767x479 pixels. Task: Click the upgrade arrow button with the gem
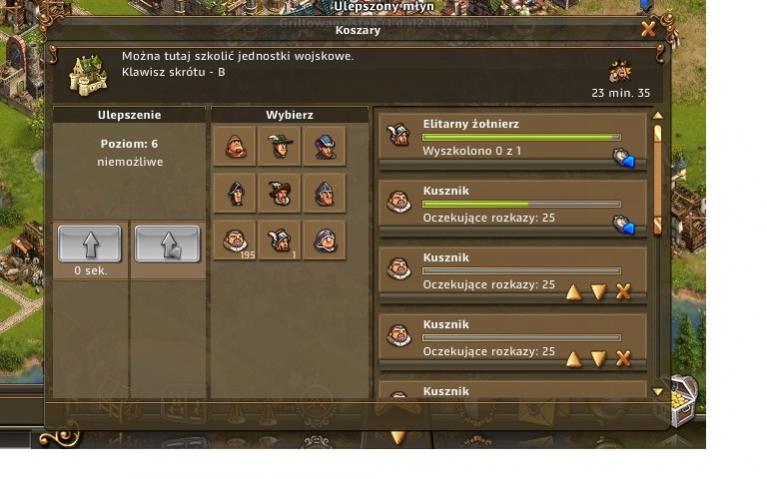(x=167, y=243)
